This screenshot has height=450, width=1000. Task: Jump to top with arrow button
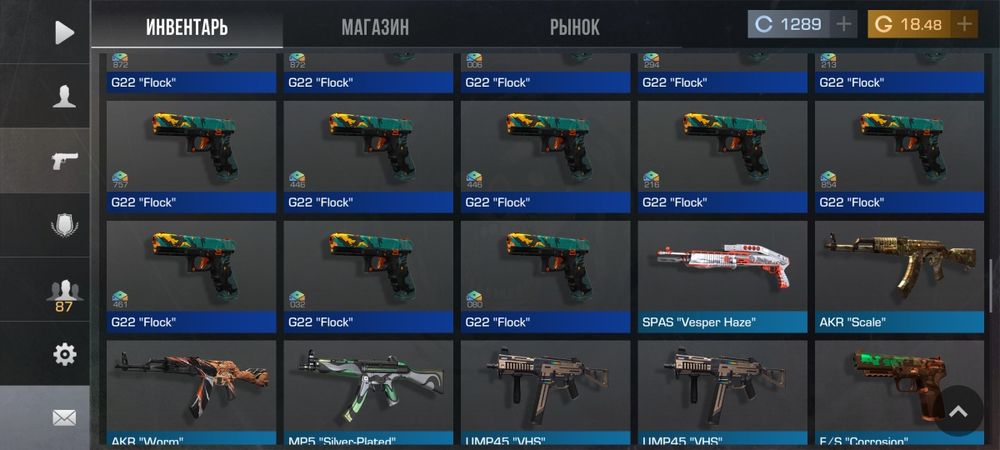[957, 411]
